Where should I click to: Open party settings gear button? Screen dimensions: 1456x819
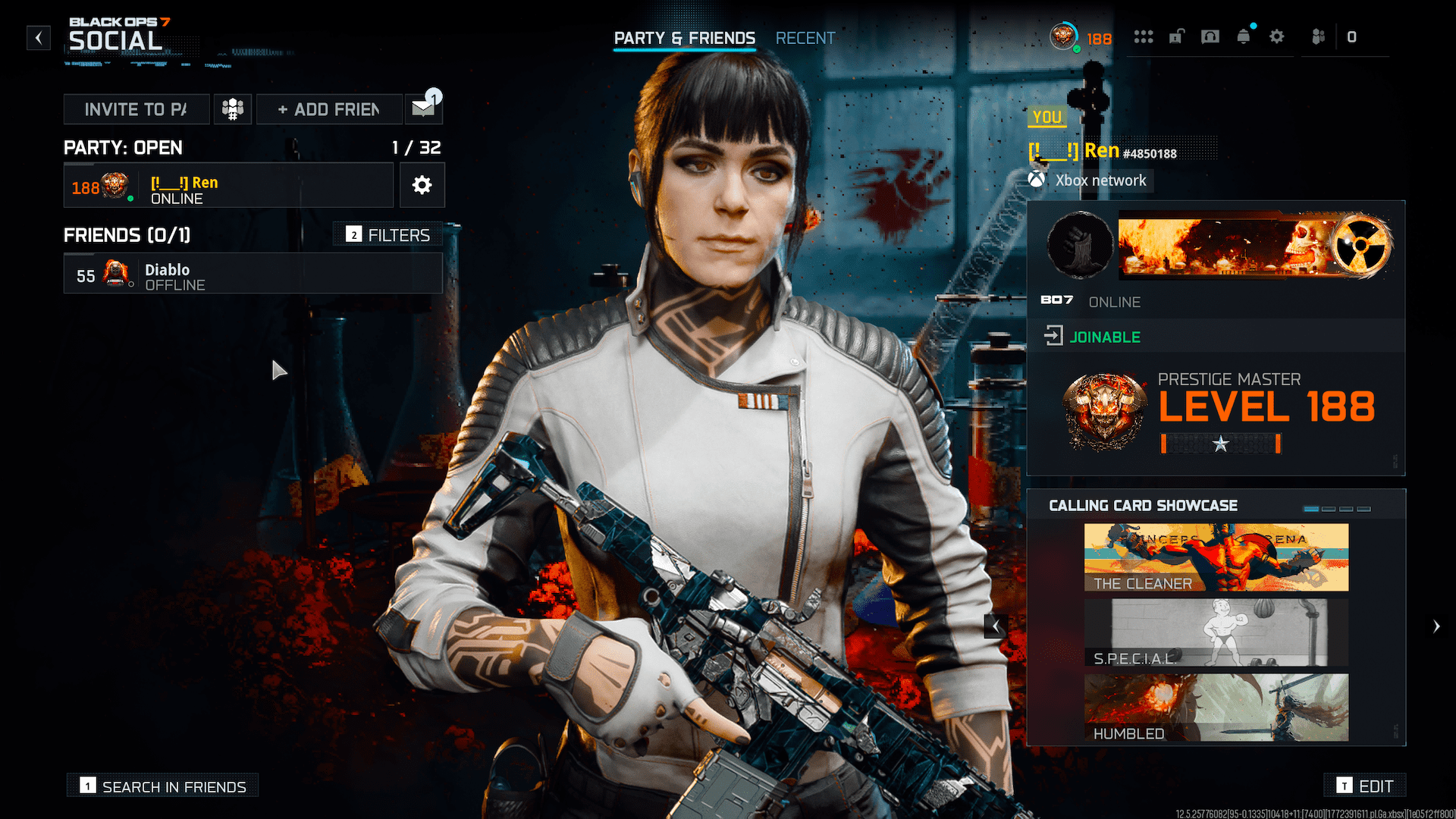coord(422,185)
